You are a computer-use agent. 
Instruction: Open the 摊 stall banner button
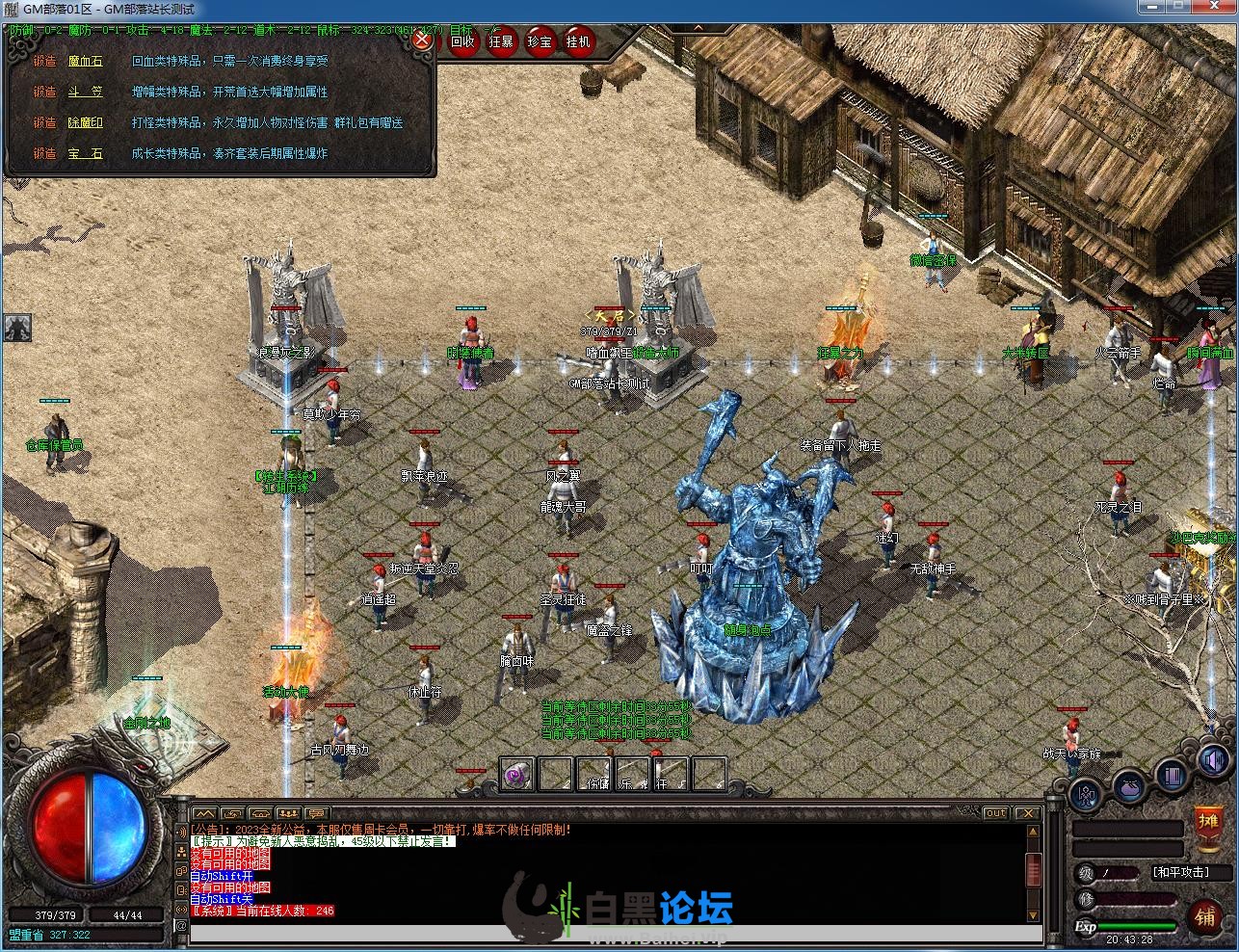(1208, 822)
